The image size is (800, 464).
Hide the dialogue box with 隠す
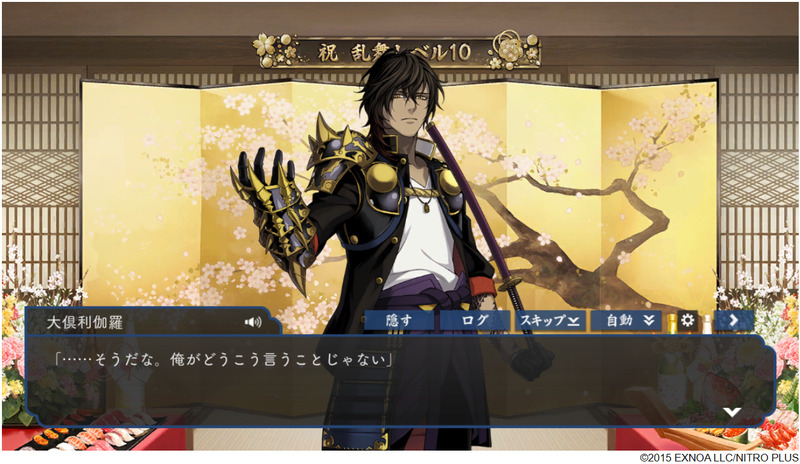(399, 321)
